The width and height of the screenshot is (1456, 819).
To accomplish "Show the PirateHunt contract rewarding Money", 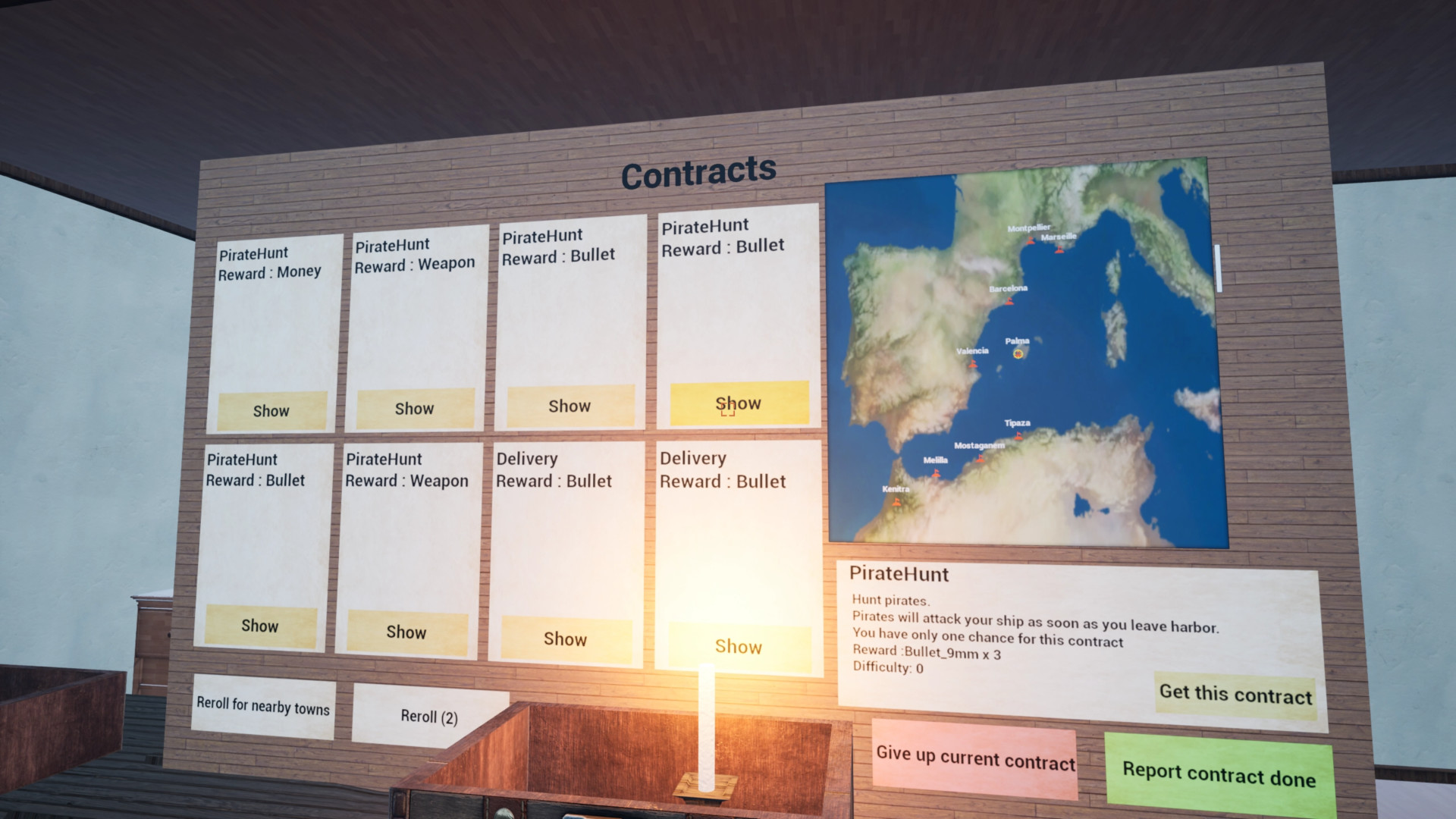I will tap(269, 410).
